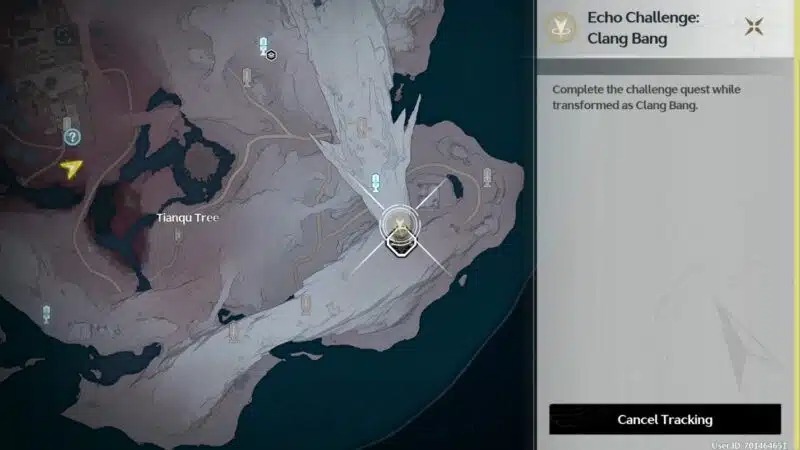800x450 pixels.
Task: Click the blue question mark map marker
Action: [x=71, y=137]
